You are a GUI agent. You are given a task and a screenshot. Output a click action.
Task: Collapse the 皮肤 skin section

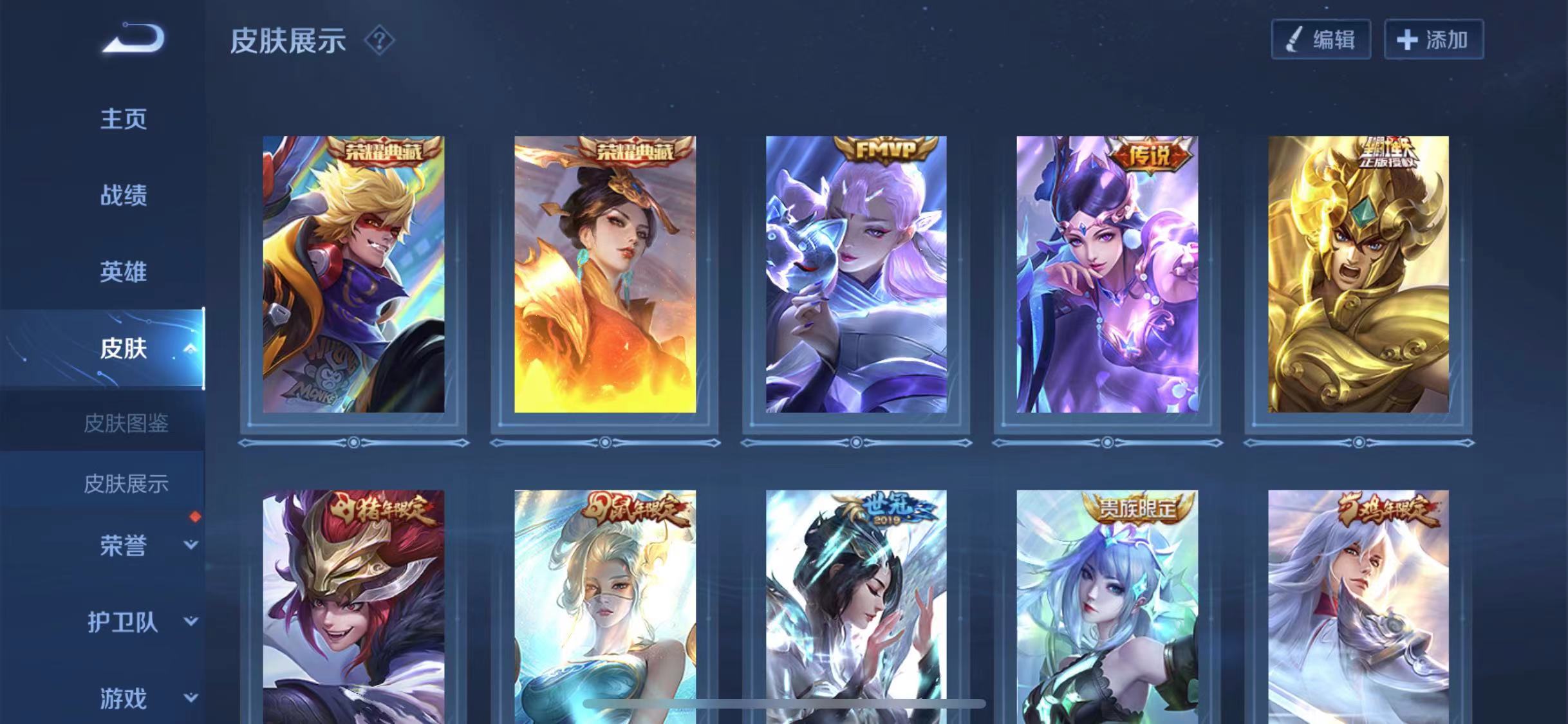189,349
